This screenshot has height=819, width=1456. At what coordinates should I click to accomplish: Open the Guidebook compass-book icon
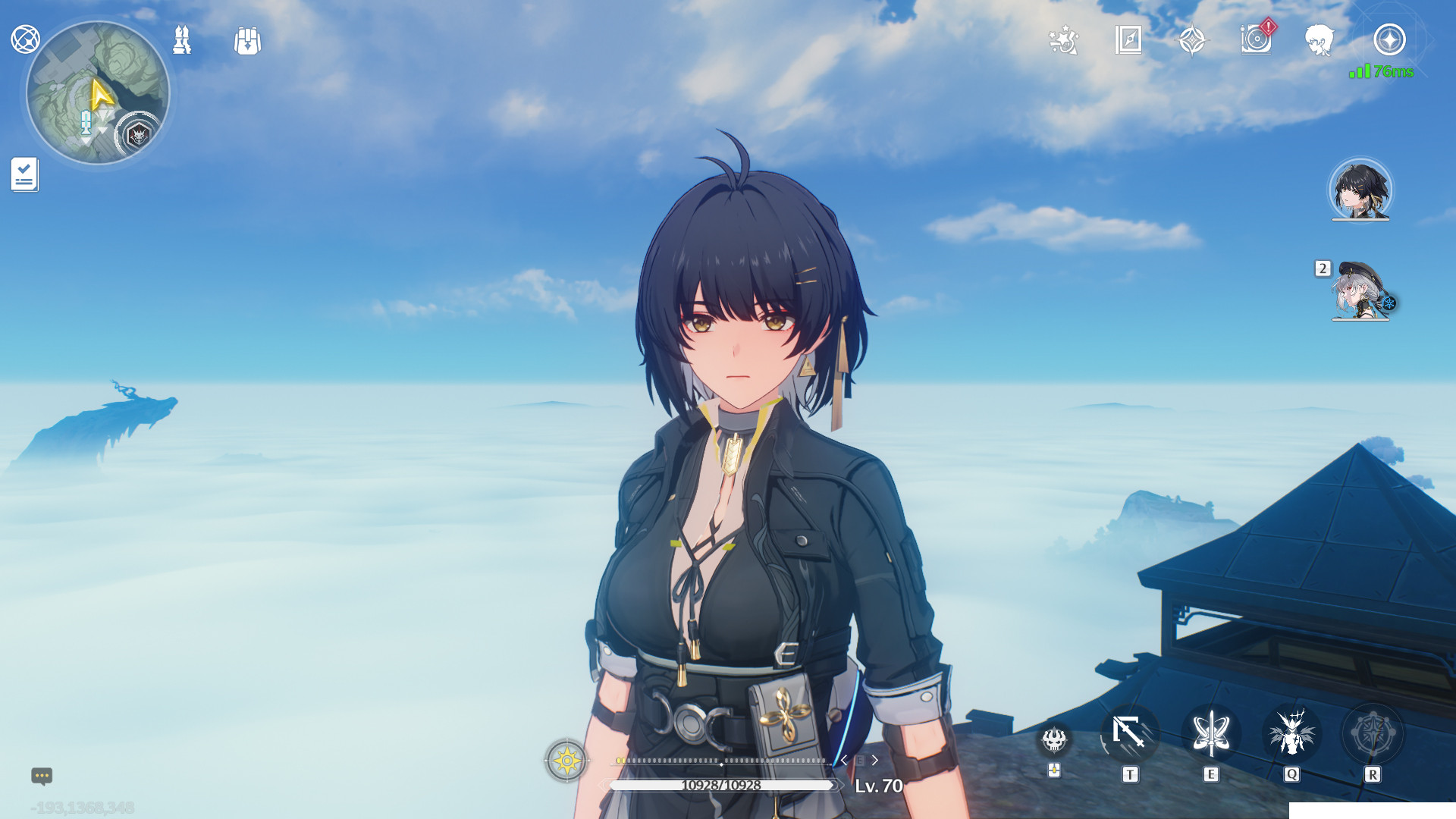coord(1129,42)
